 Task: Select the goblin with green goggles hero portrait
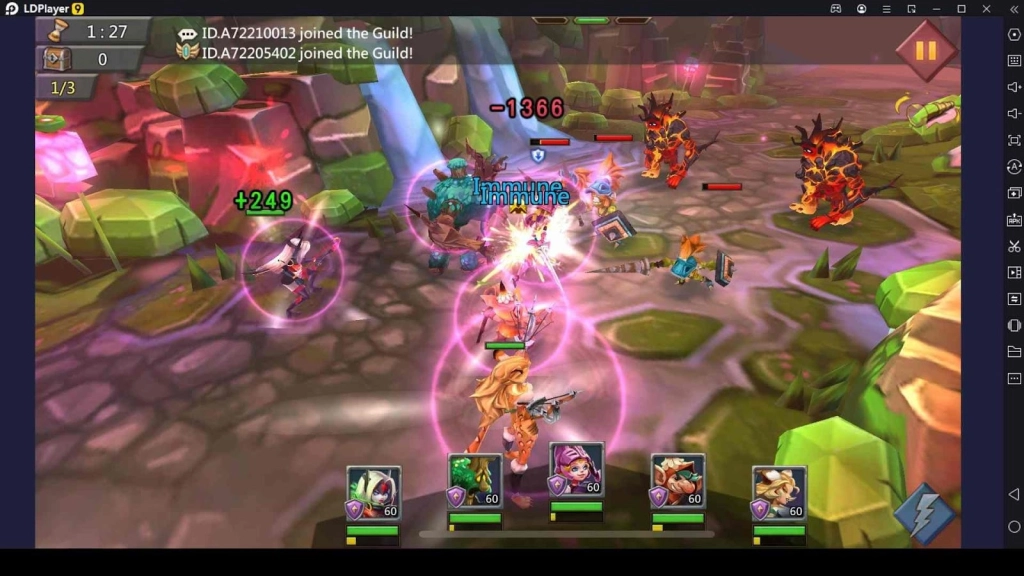[x=678, y=482]
